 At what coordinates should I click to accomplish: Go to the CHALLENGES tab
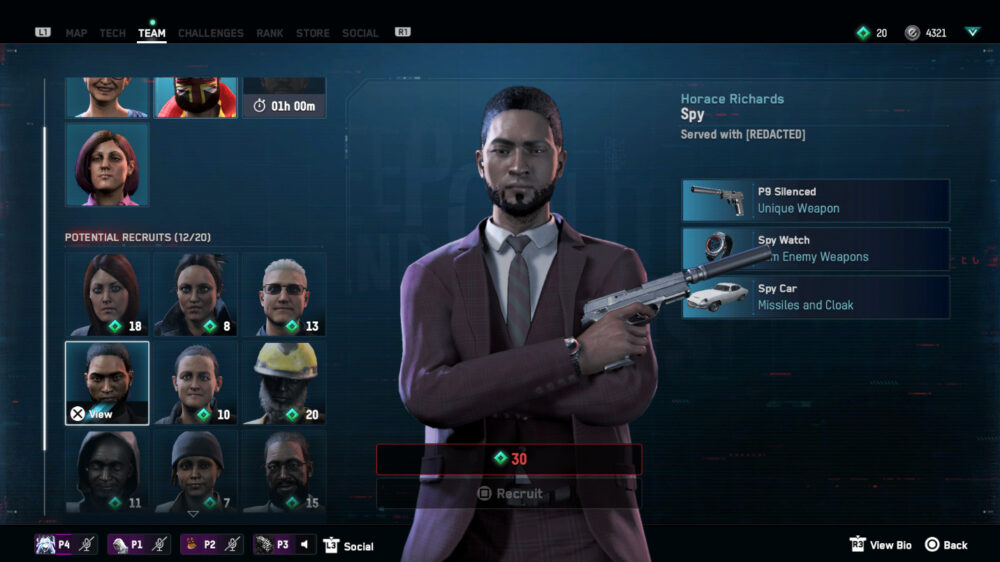click(210, 33)
